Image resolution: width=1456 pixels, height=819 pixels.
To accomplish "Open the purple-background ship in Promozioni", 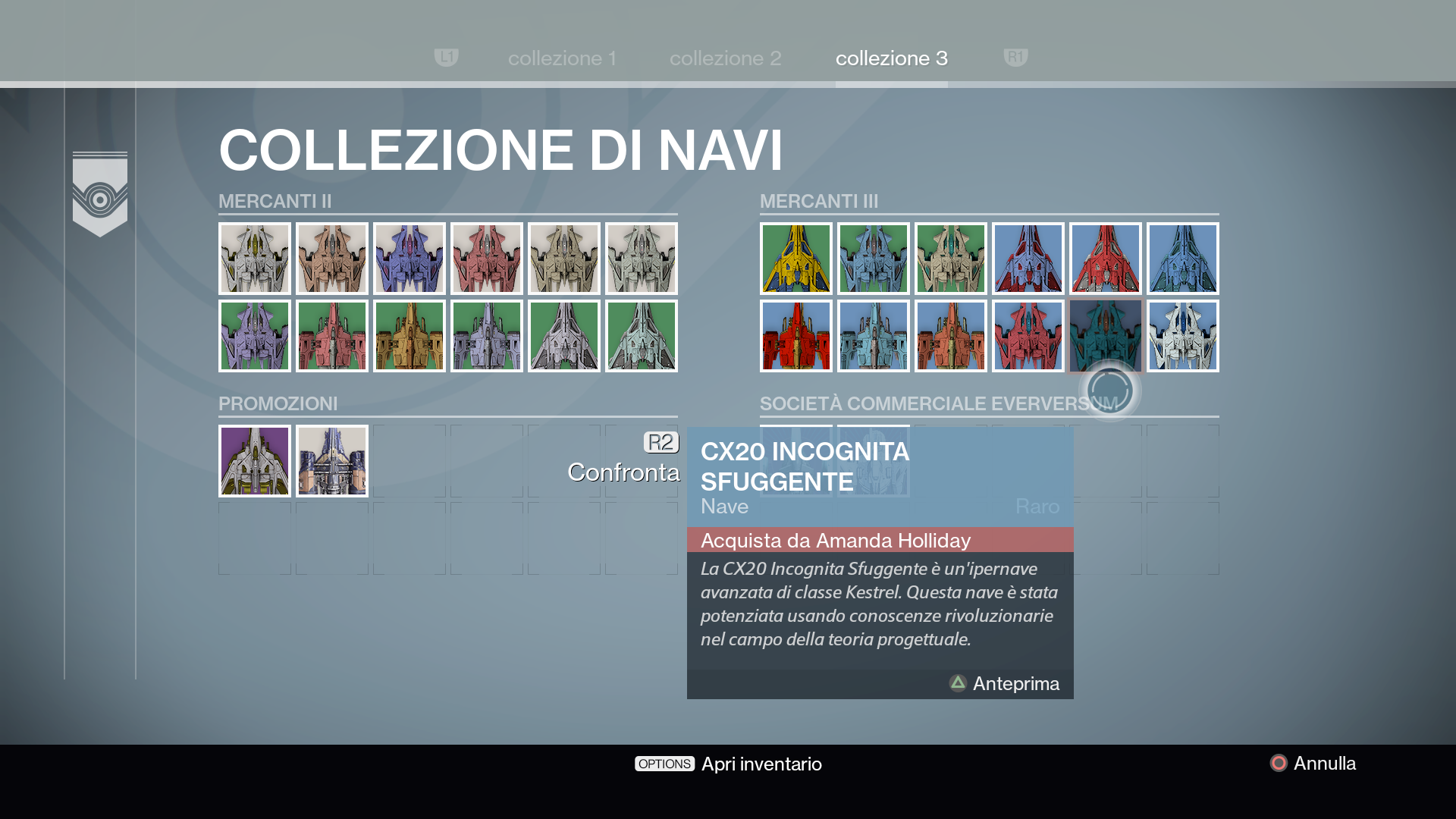I will 255,461.
